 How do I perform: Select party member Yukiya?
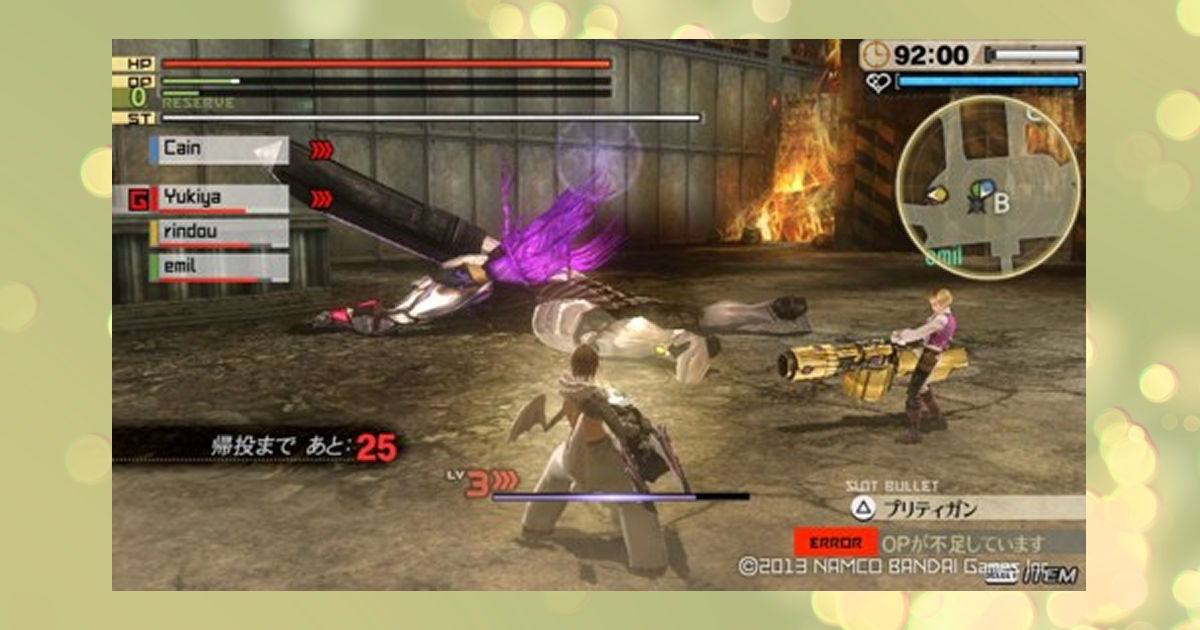coord(219,199)
